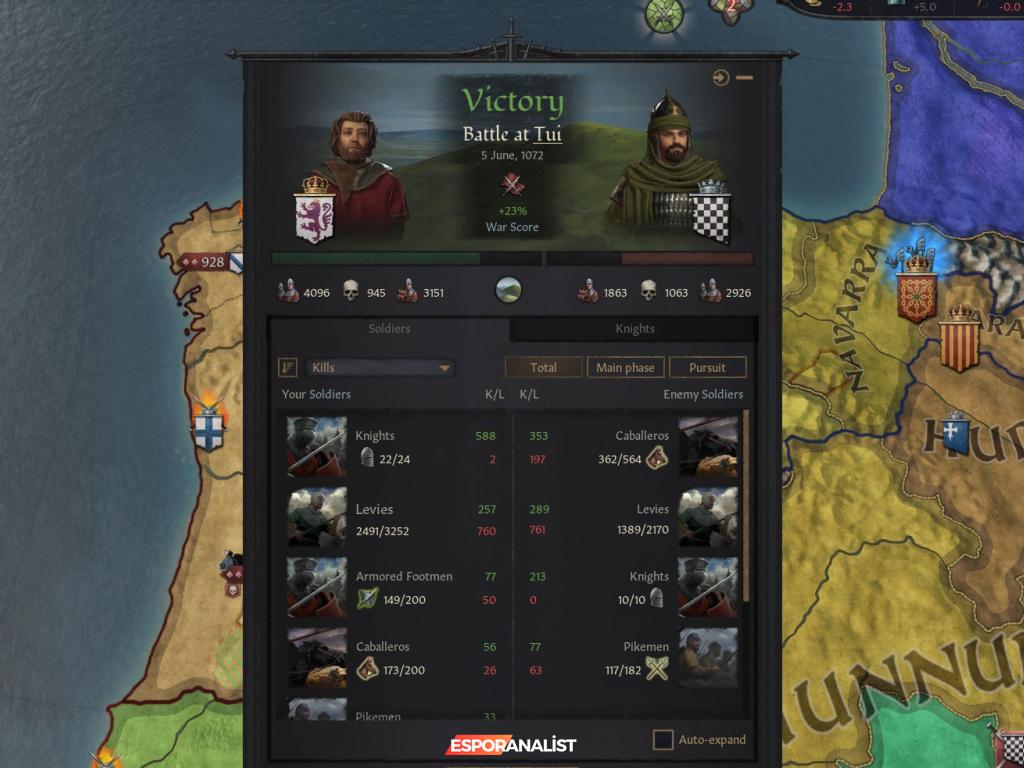The height and width of the screenshot is (768, 1024).
Task: Select the Soldiers tab
Action: click(x=389, y=329)
